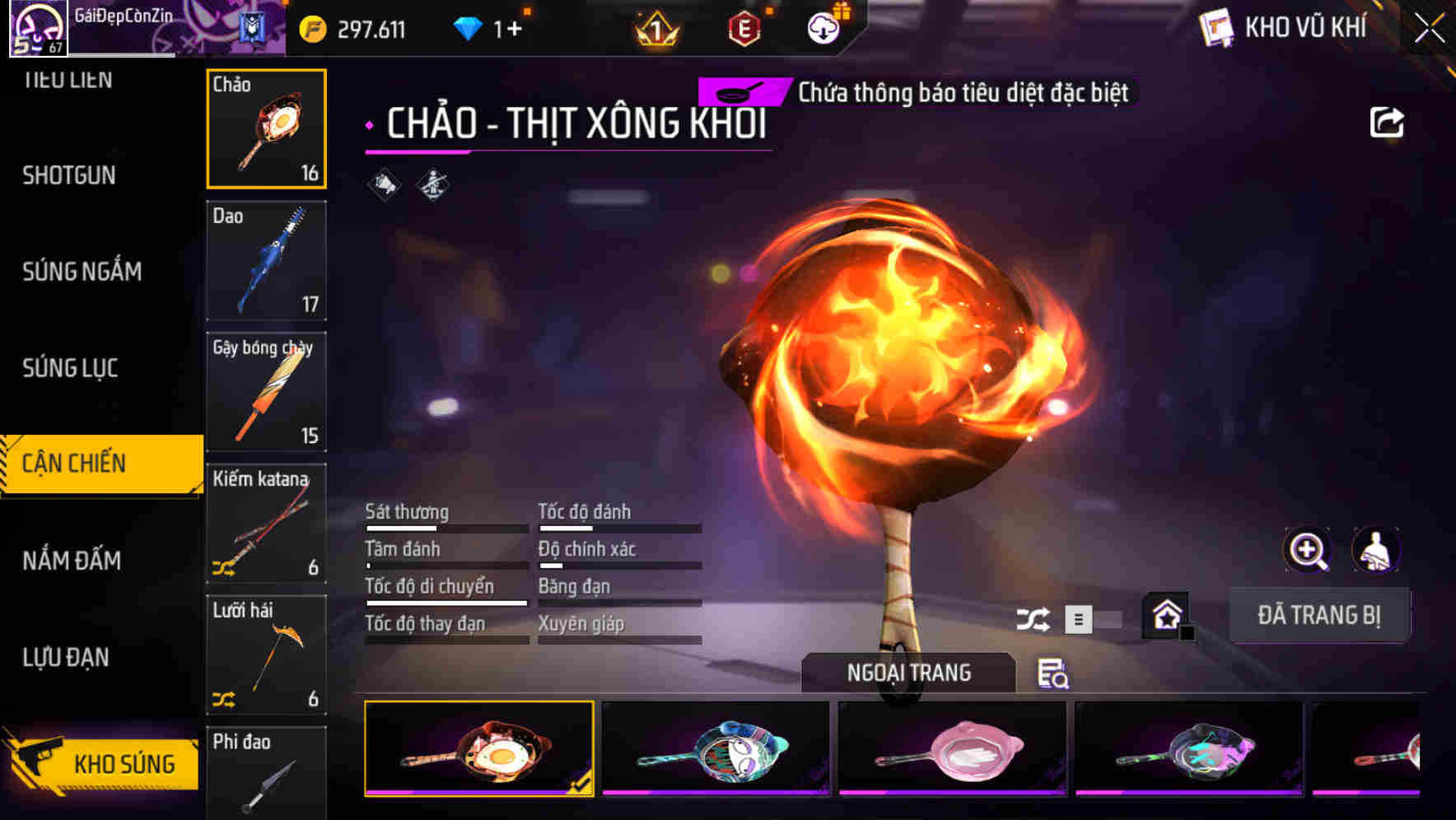1456x820 pixels.
Task: Click the diamond icon showing 1+
Action: tap(468, 27)
